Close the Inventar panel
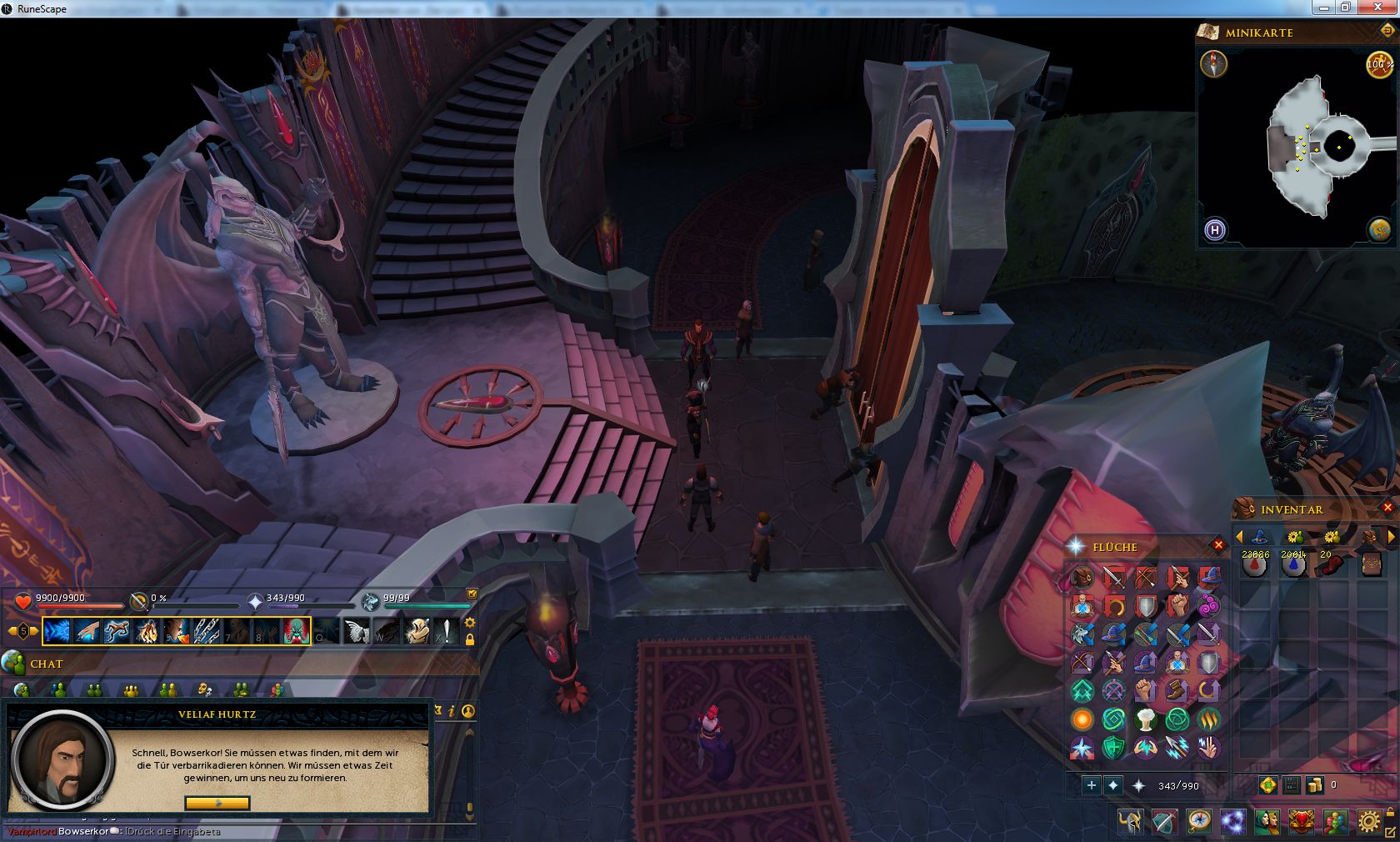The image size is (1400, 842). [1387, 508]
